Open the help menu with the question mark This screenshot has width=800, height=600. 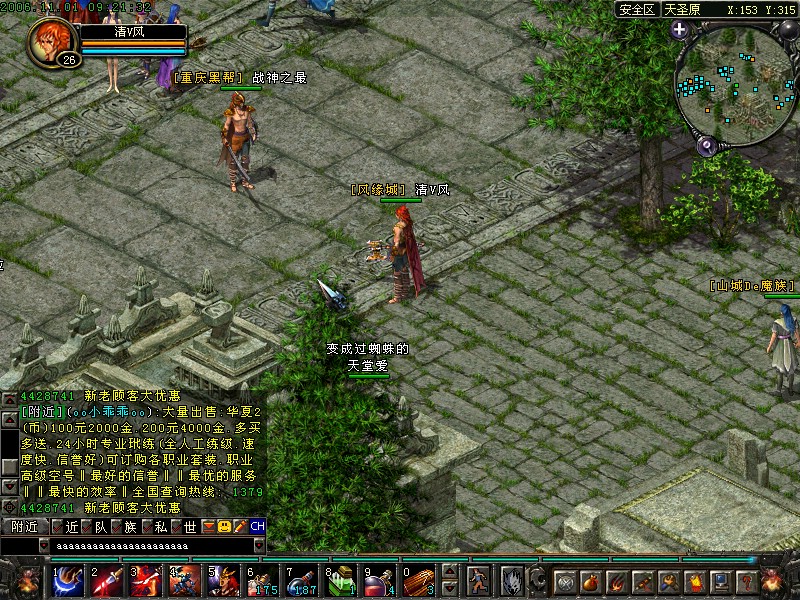pyautogui.click(x=746, y=581)
